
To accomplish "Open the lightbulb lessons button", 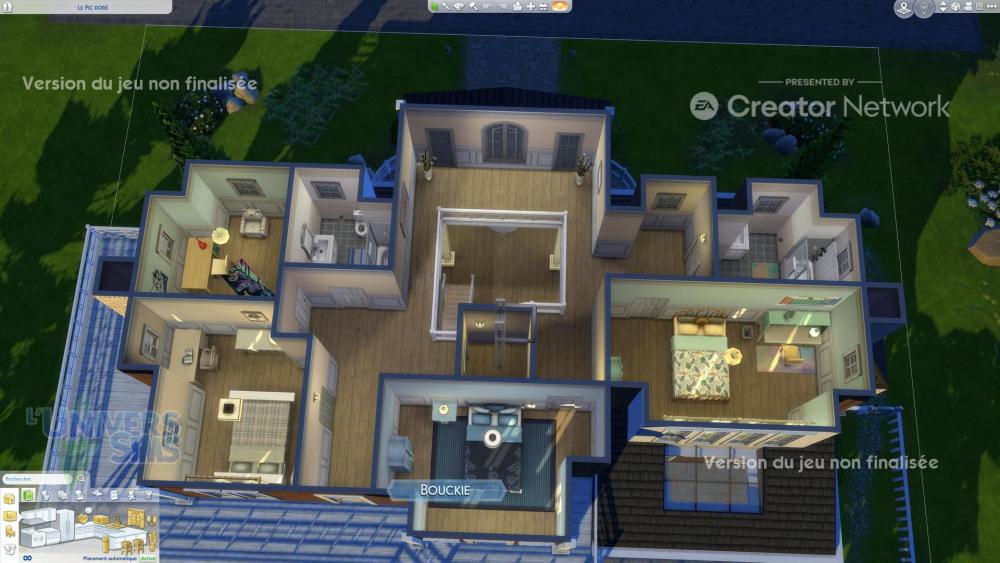I will click(924, 9).
